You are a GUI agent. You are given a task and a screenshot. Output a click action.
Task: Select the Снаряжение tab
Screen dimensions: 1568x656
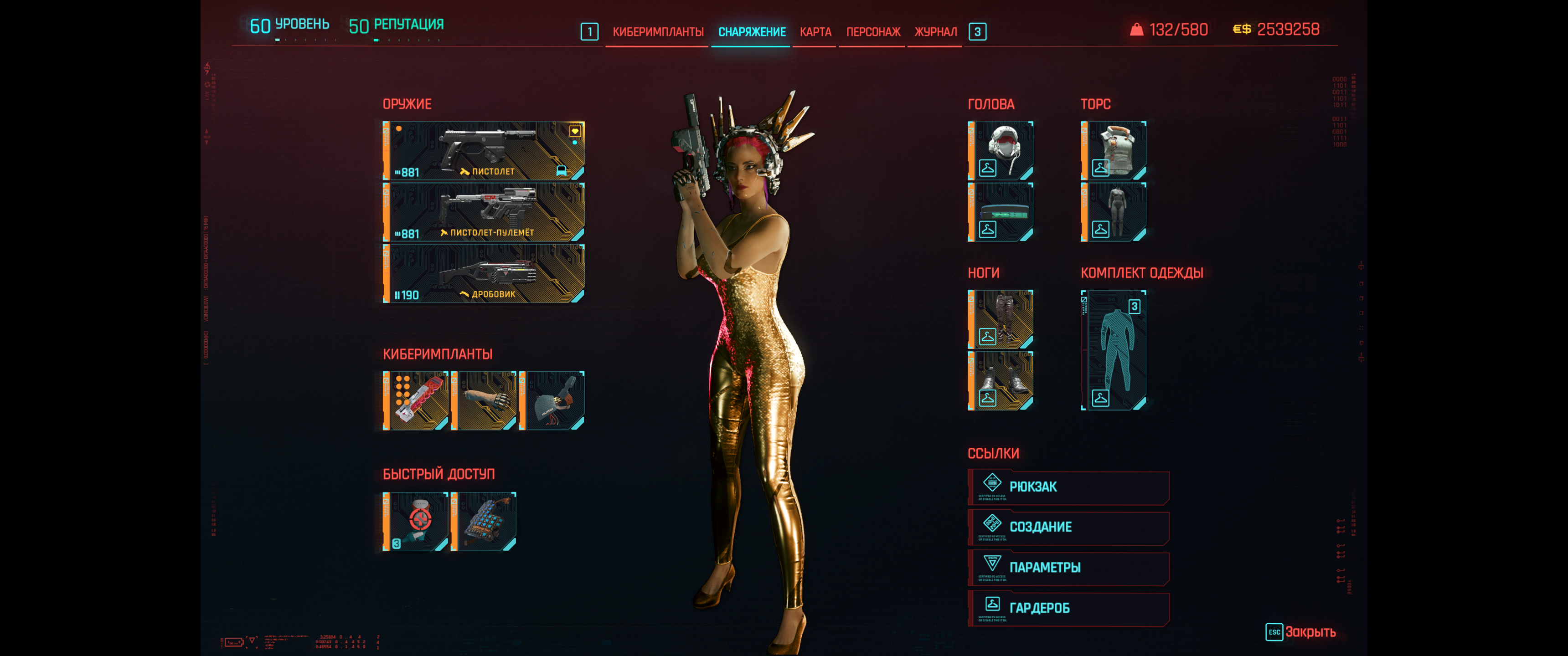752,31
